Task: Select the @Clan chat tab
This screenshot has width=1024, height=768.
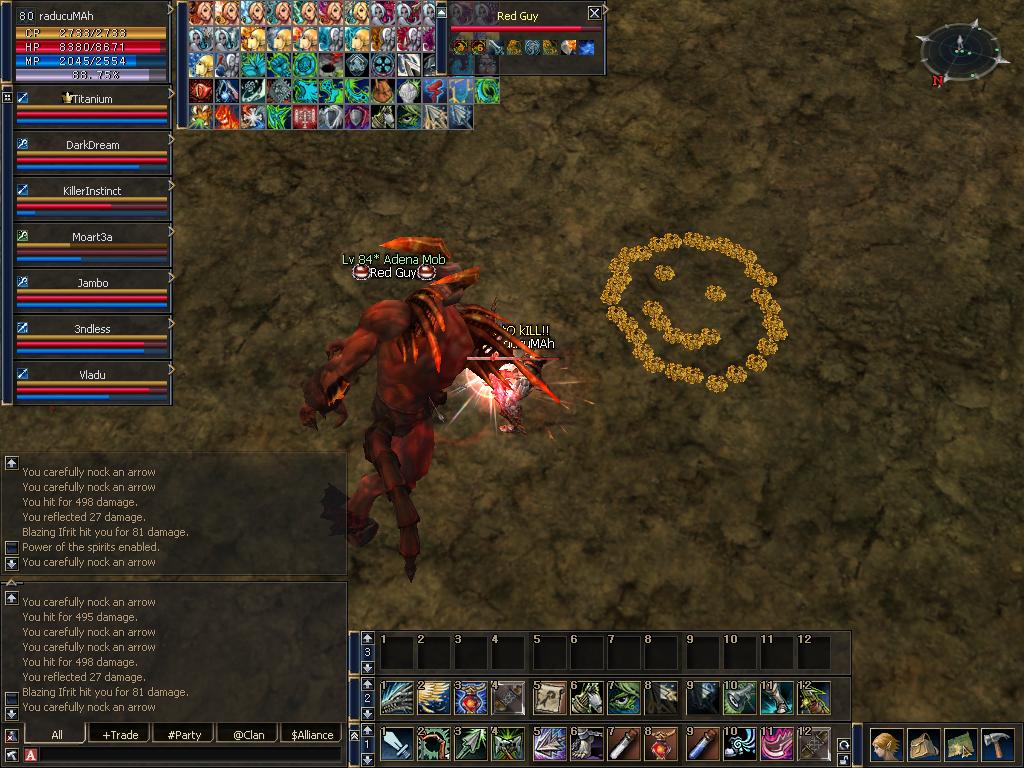Action: 248,734
